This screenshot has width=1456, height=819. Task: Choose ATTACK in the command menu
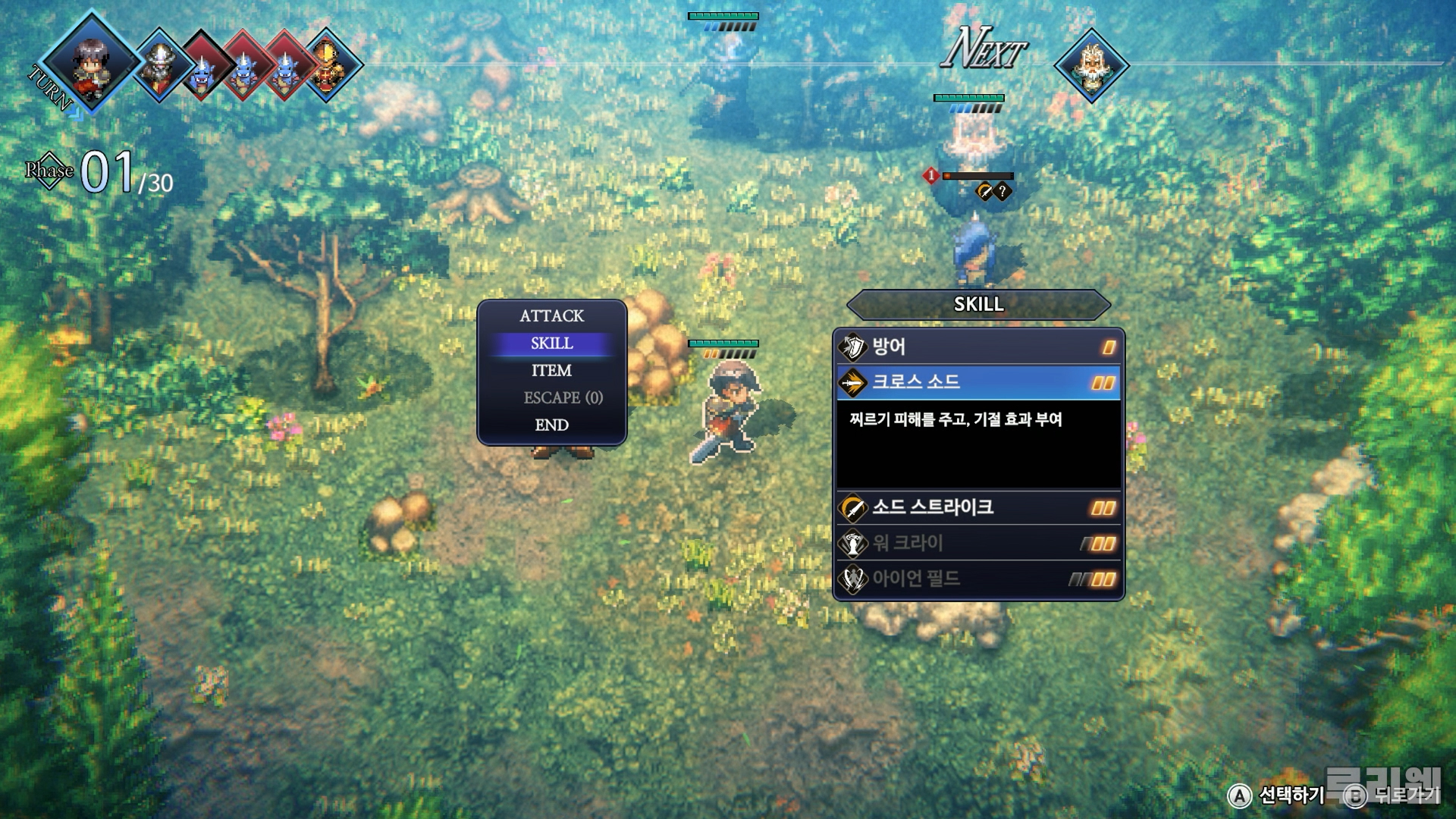[551, 315]
